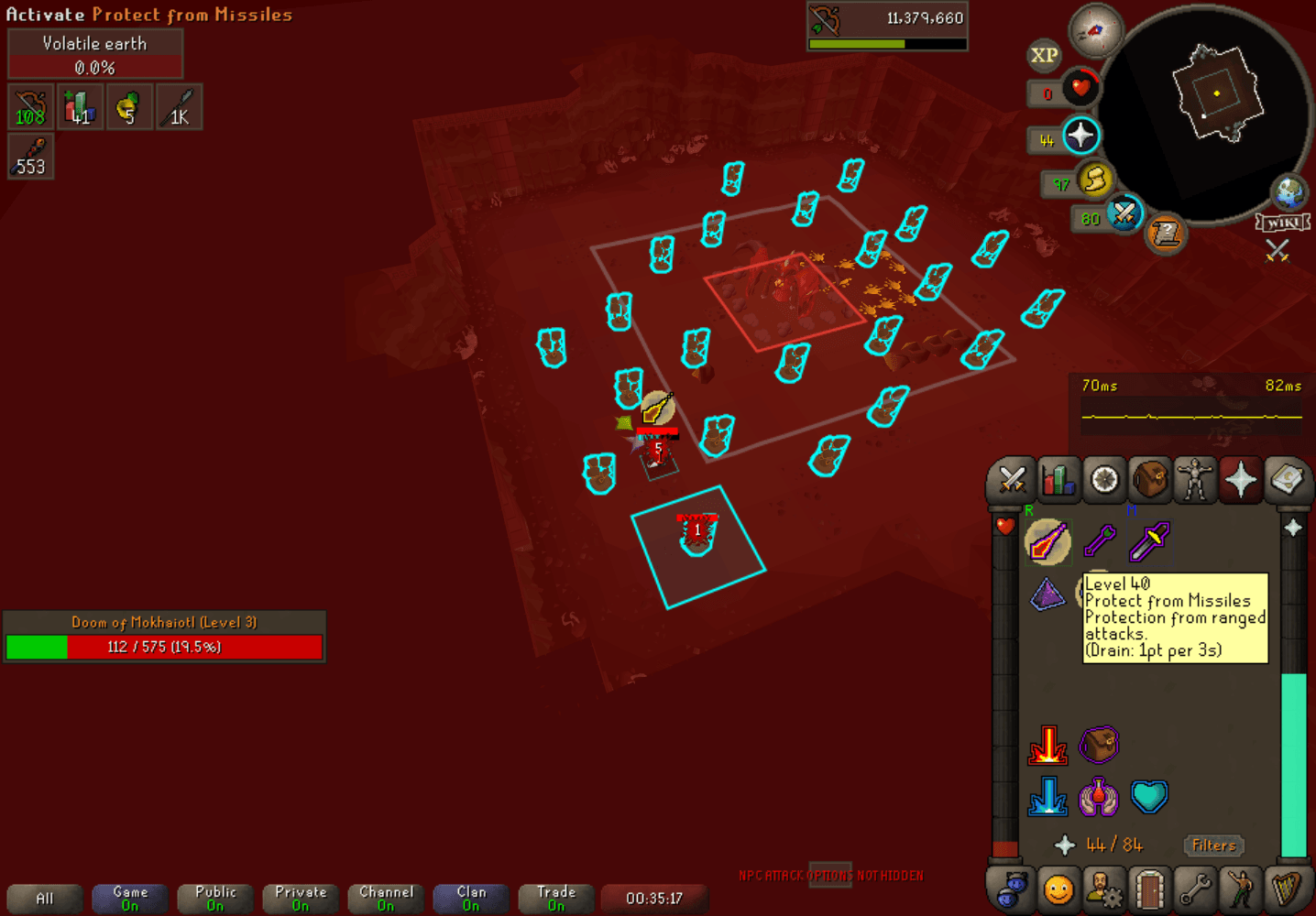Click the Volatile earth progress bar
The width and height of the screenshot is (1316, 916).
point(94,67)
